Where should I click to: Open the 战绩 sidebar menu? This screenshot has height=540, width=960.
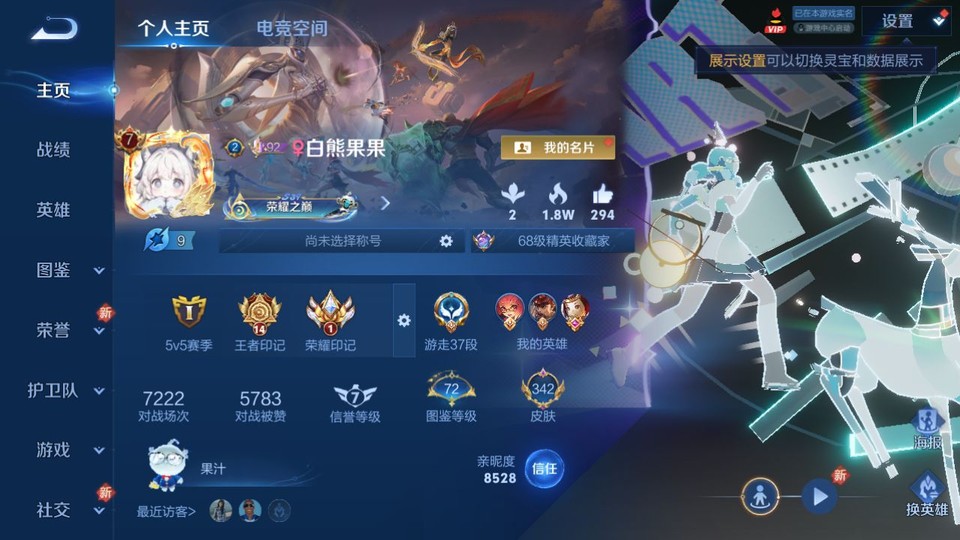(x=54, y=150)
